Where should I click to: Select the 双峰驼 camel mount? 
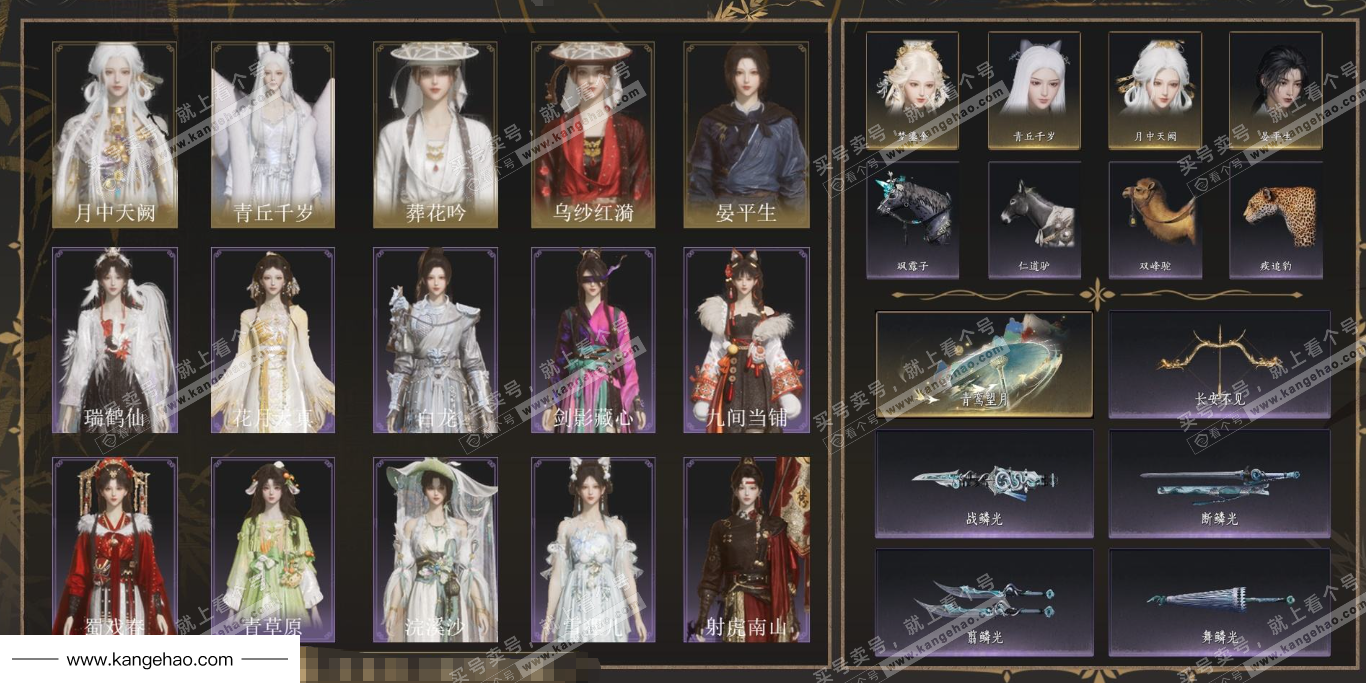1154,220
